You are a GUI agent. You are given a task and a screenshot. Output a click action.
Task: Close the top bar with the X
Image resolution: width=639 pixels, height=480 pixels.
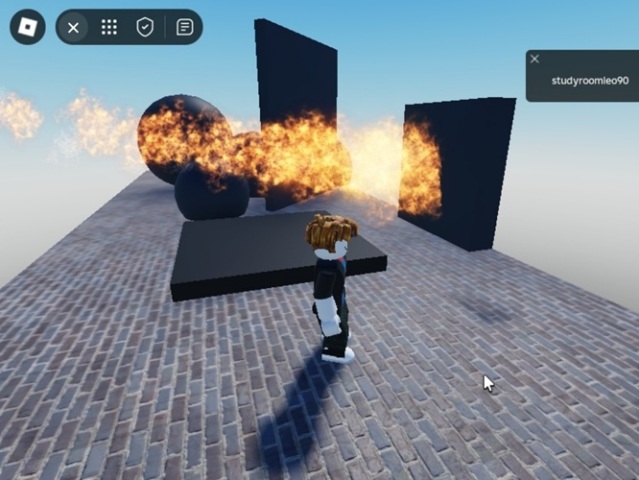(x=73, y=27)
